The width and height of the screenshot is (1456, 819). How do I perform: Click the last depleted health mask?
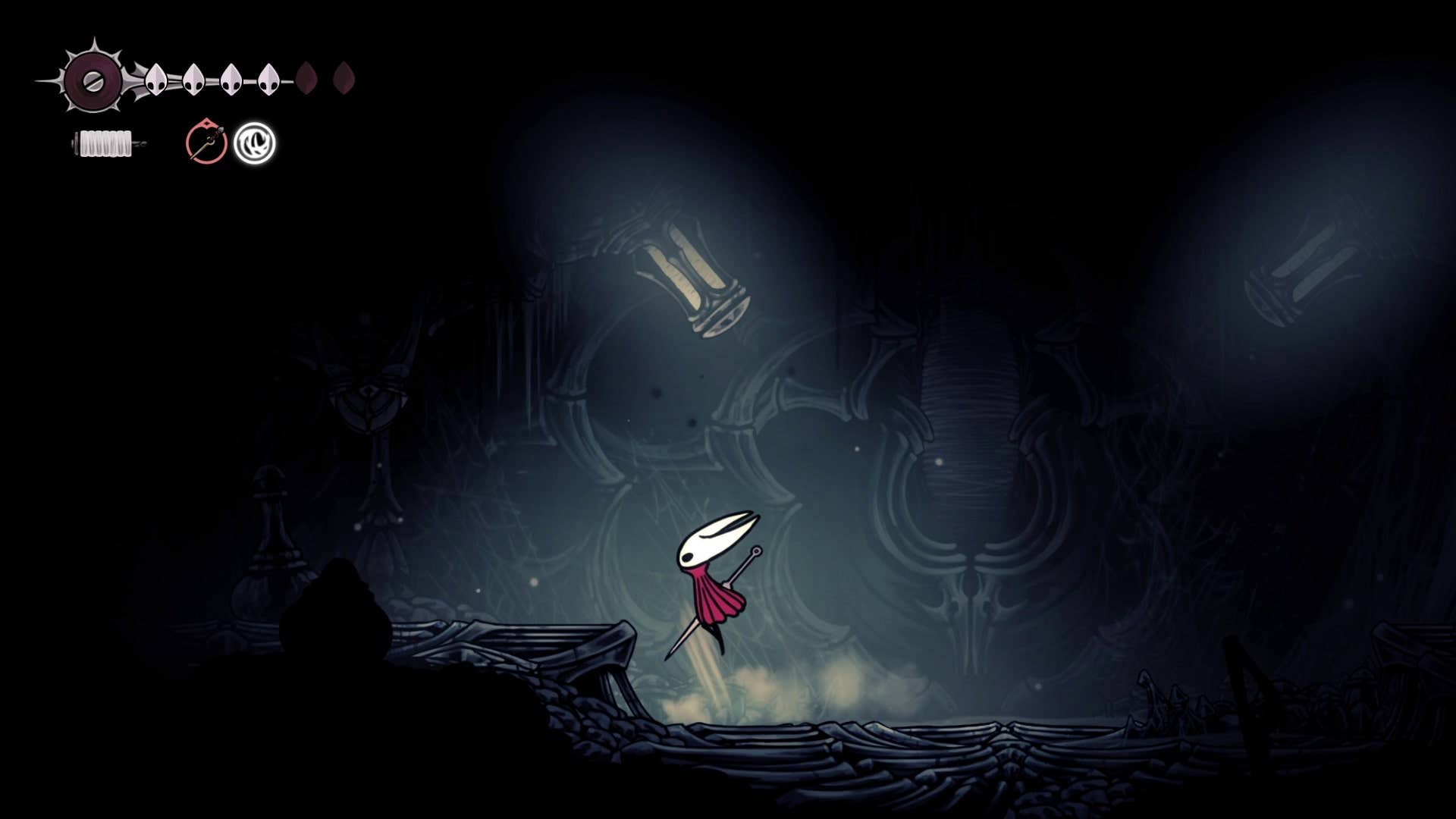click(345, 78)
